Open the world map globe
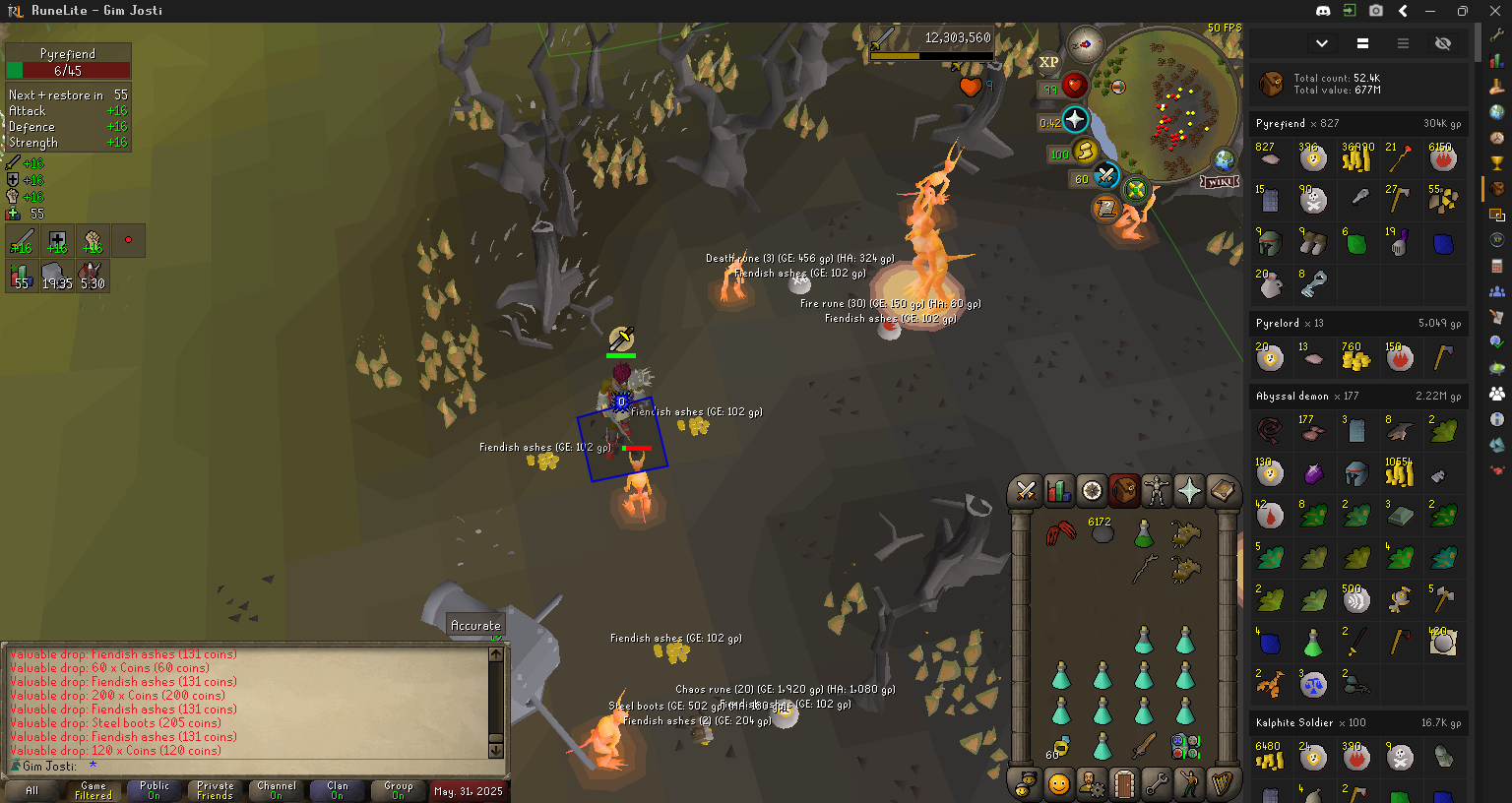1512x803 pixels. pyautogui.click(x=1224, y=159)
